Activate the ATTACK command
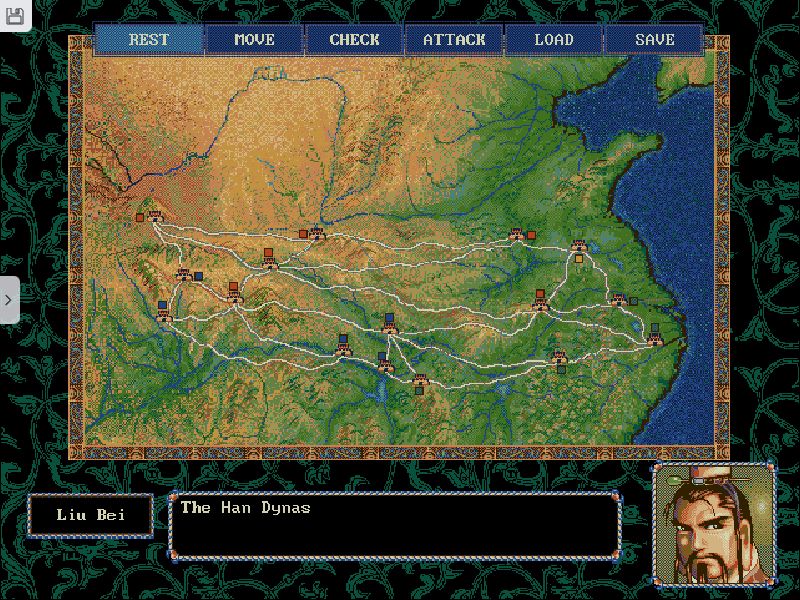The width and height of the screenshot is (800, 600). [454, 40]
